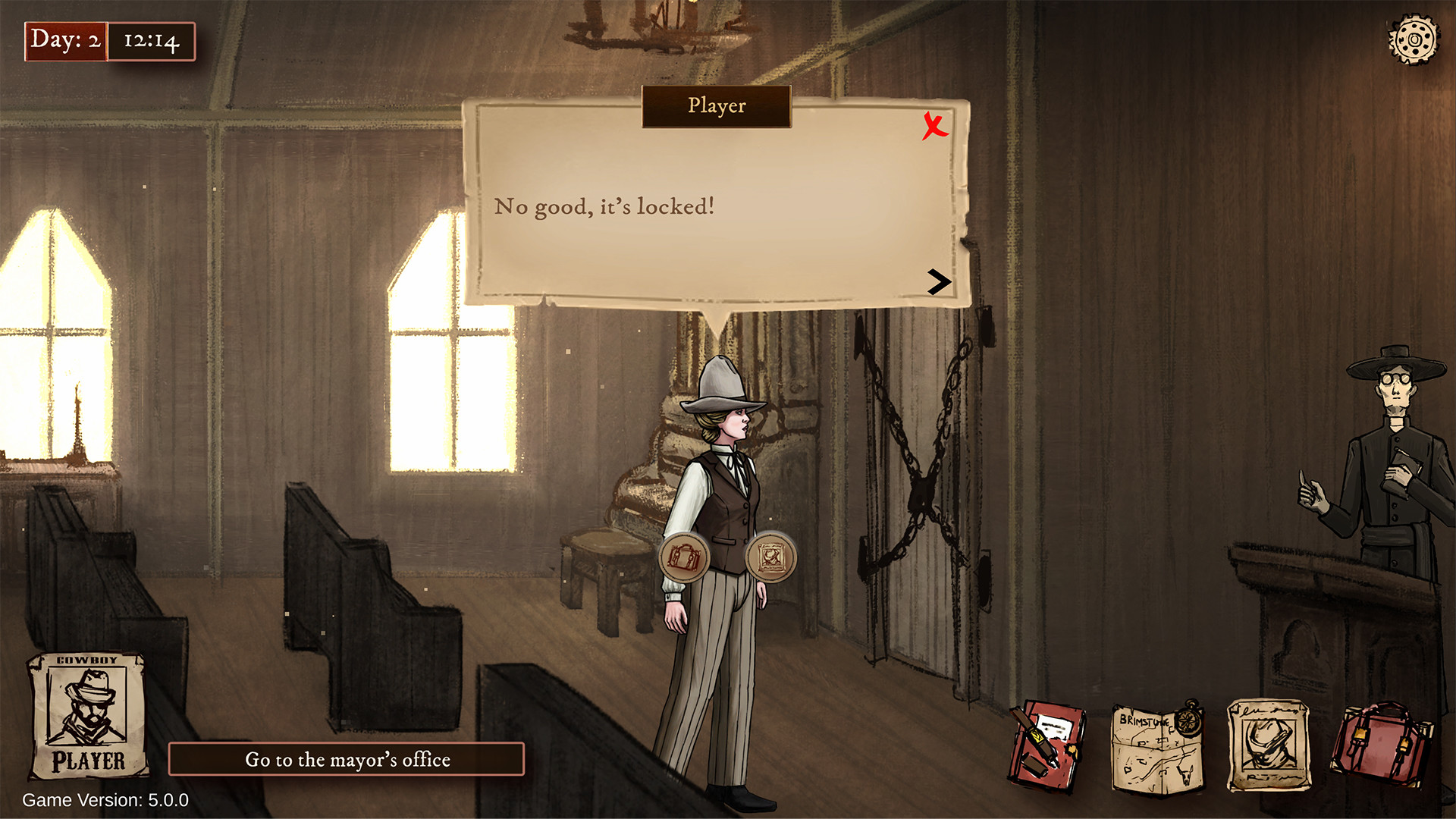Advance dialogue with the black arrow

pyautogui.click(x=939, y=283)
